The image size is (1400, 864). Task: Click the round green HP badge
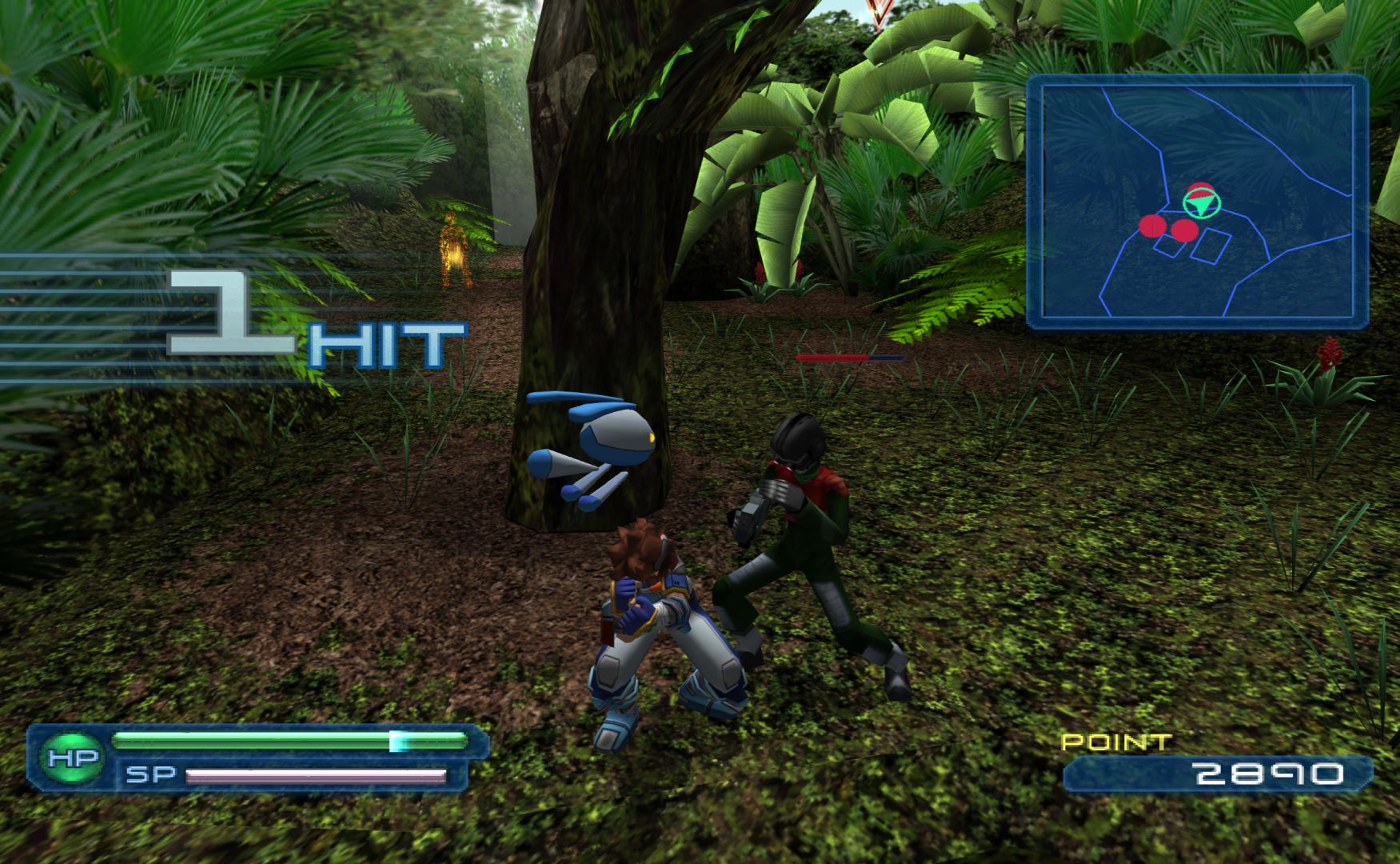(73, 757)
